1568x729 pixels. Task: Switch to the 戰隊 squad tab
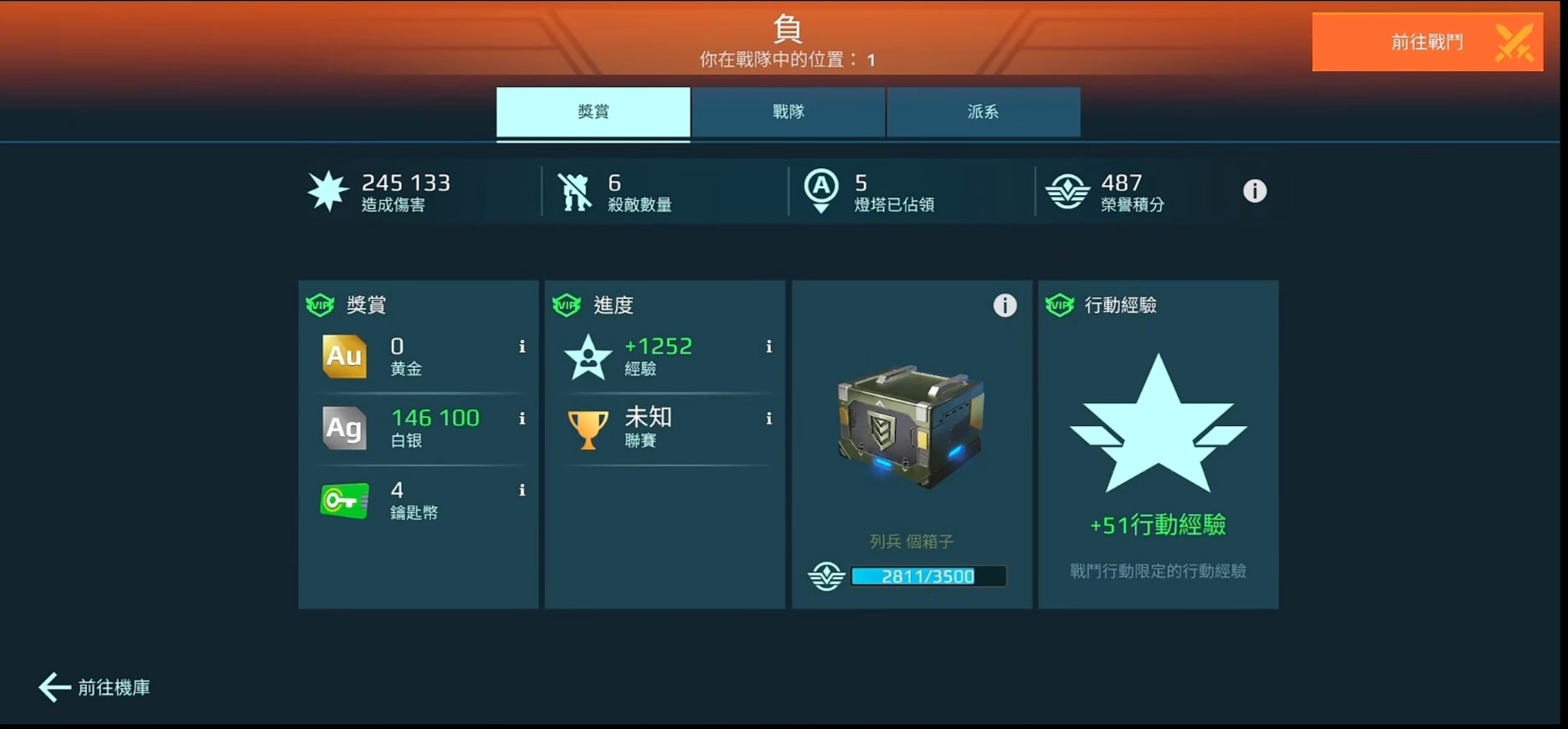tap(788, 112)
